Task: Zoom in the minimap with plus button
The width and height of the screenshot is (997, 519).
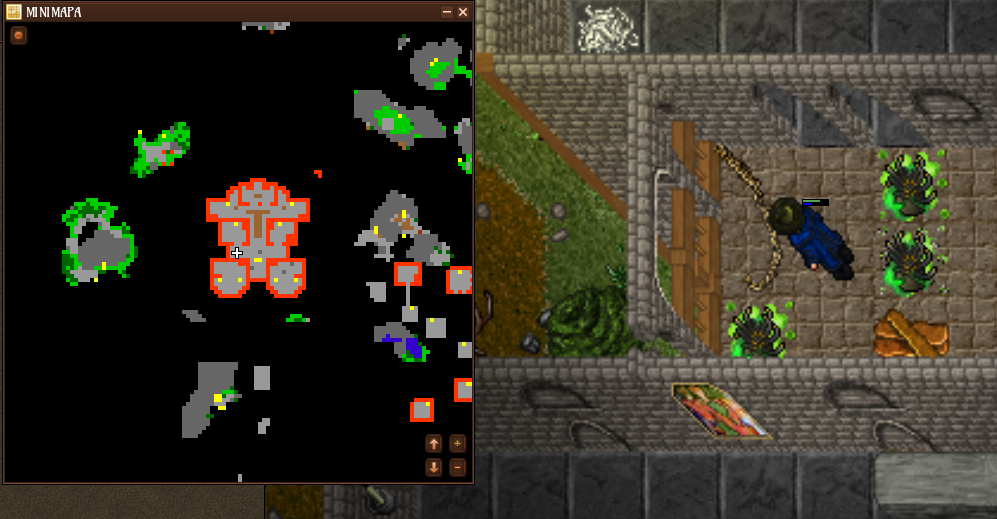Action: [457, 443]
